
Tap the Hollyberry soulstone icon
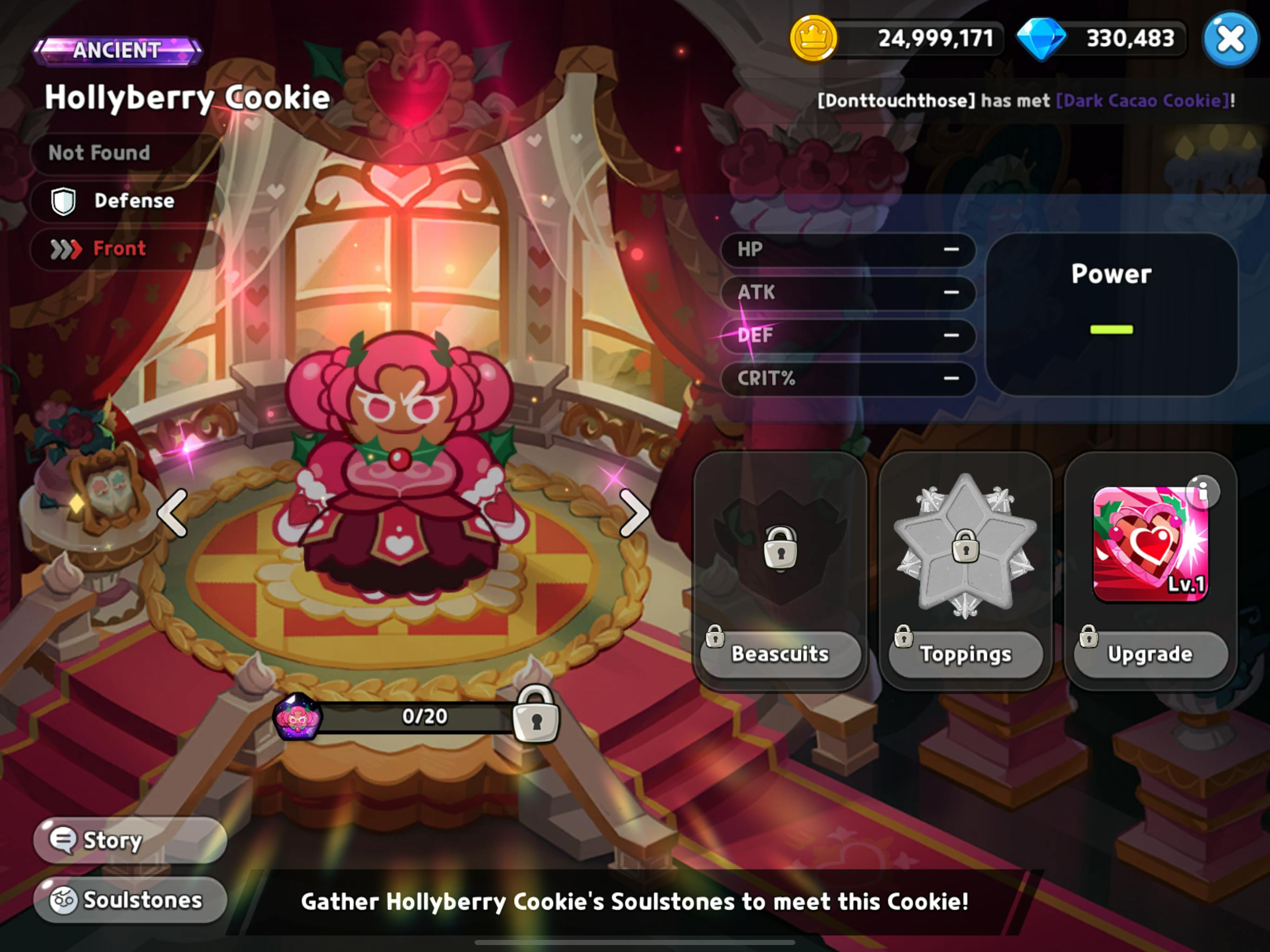tap(298, 717)
